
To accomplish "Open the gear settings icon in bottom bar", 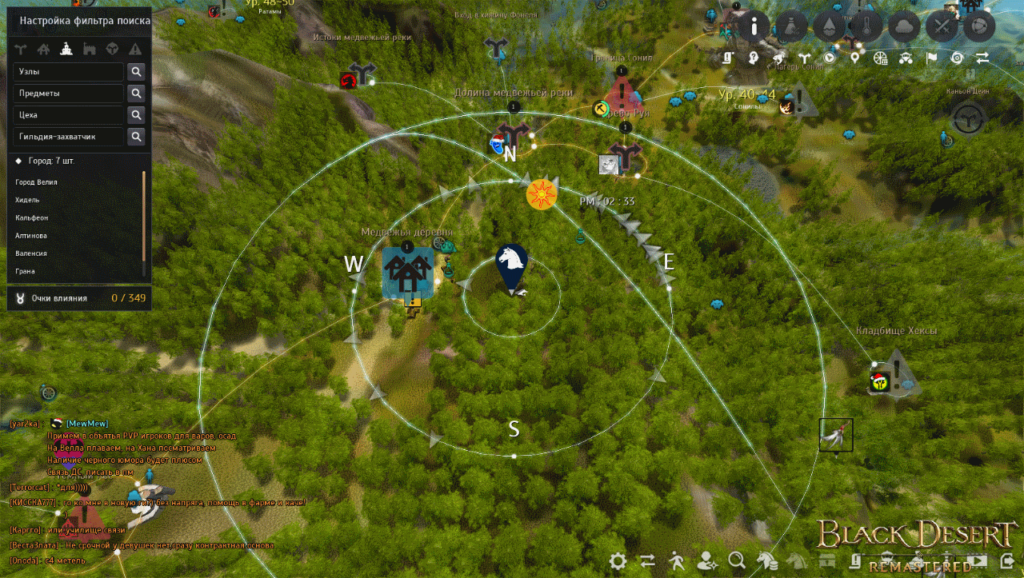I will (x=618, y=561).
